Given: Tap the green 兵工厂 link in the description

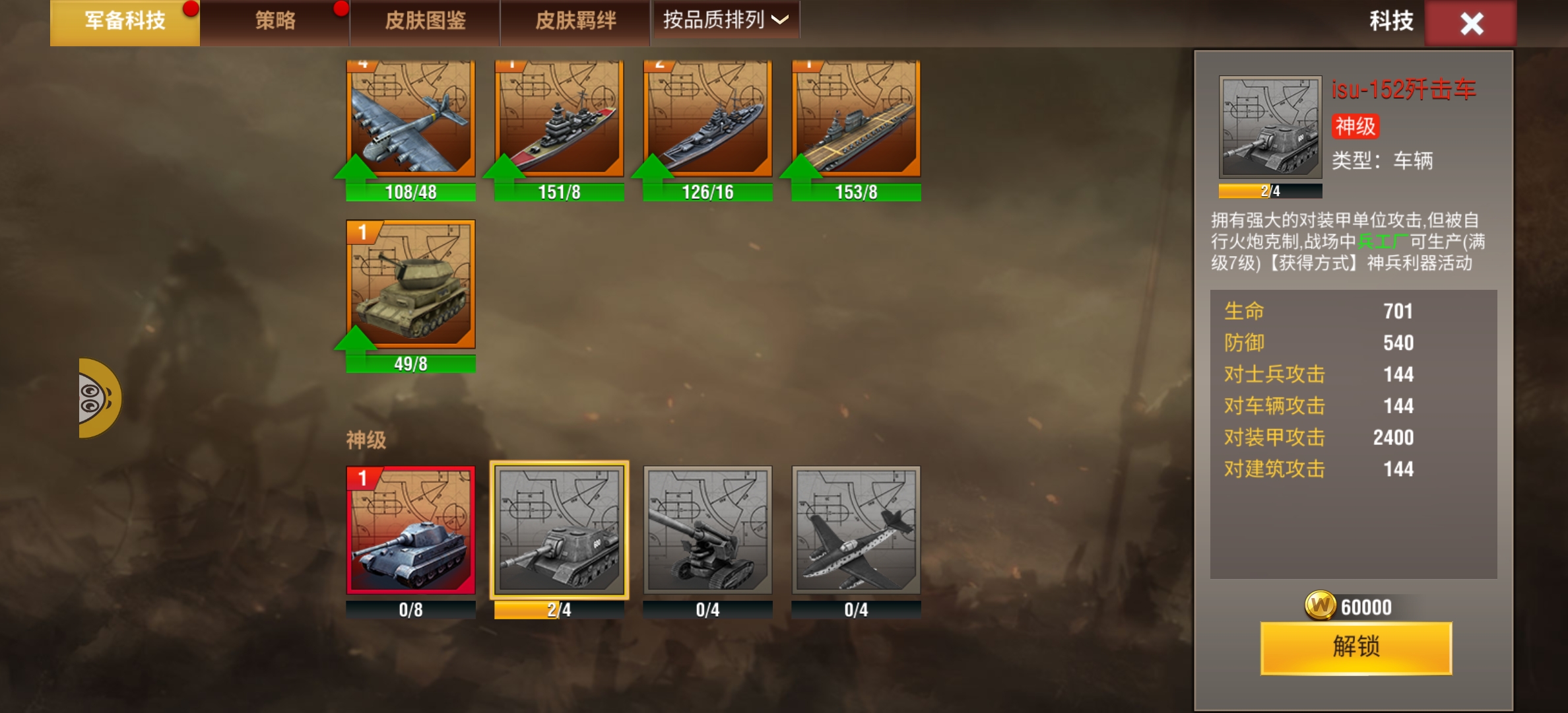Looking at the screenshot, I should pyautogui.click(x=1382, y=242).
